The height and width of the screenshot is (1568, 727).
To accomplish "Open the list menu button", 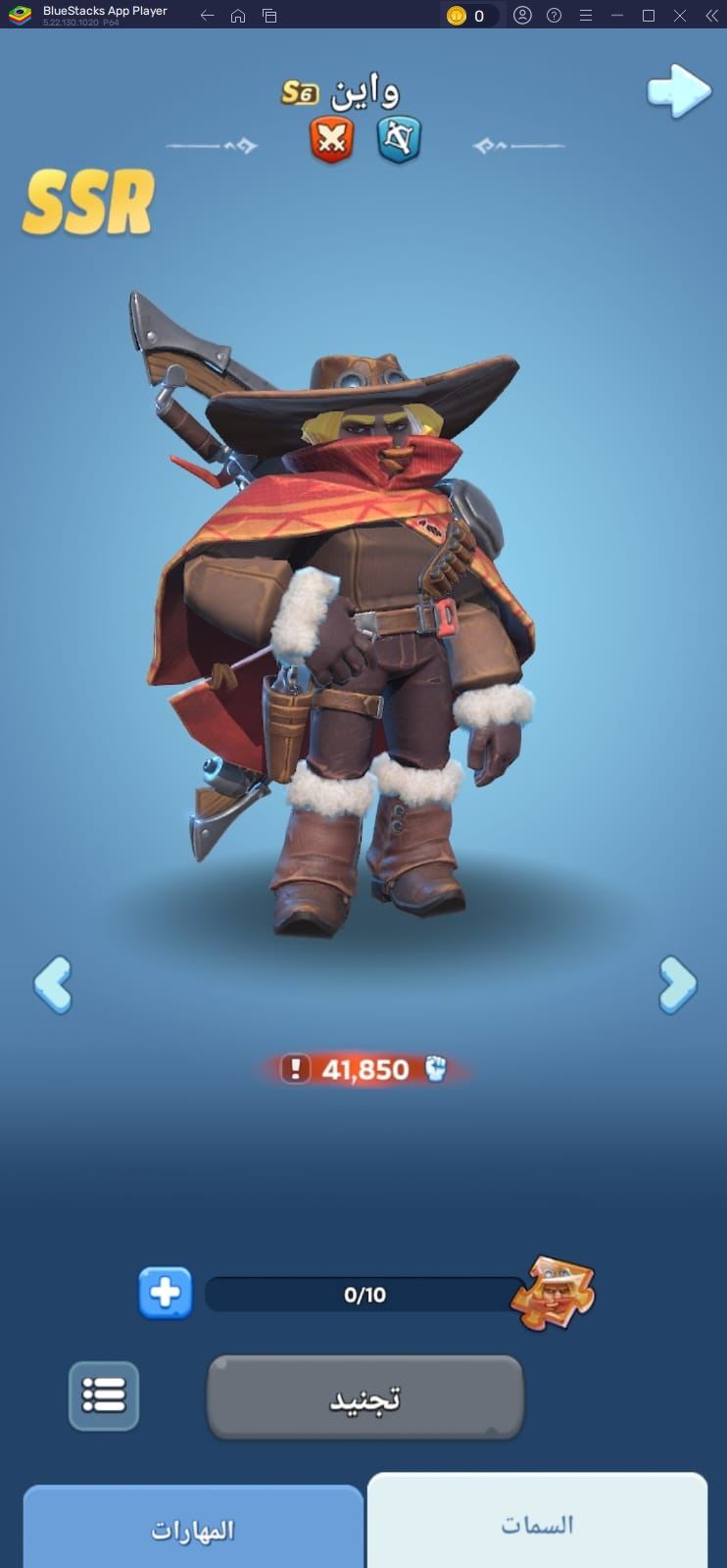I will 104,1395.
